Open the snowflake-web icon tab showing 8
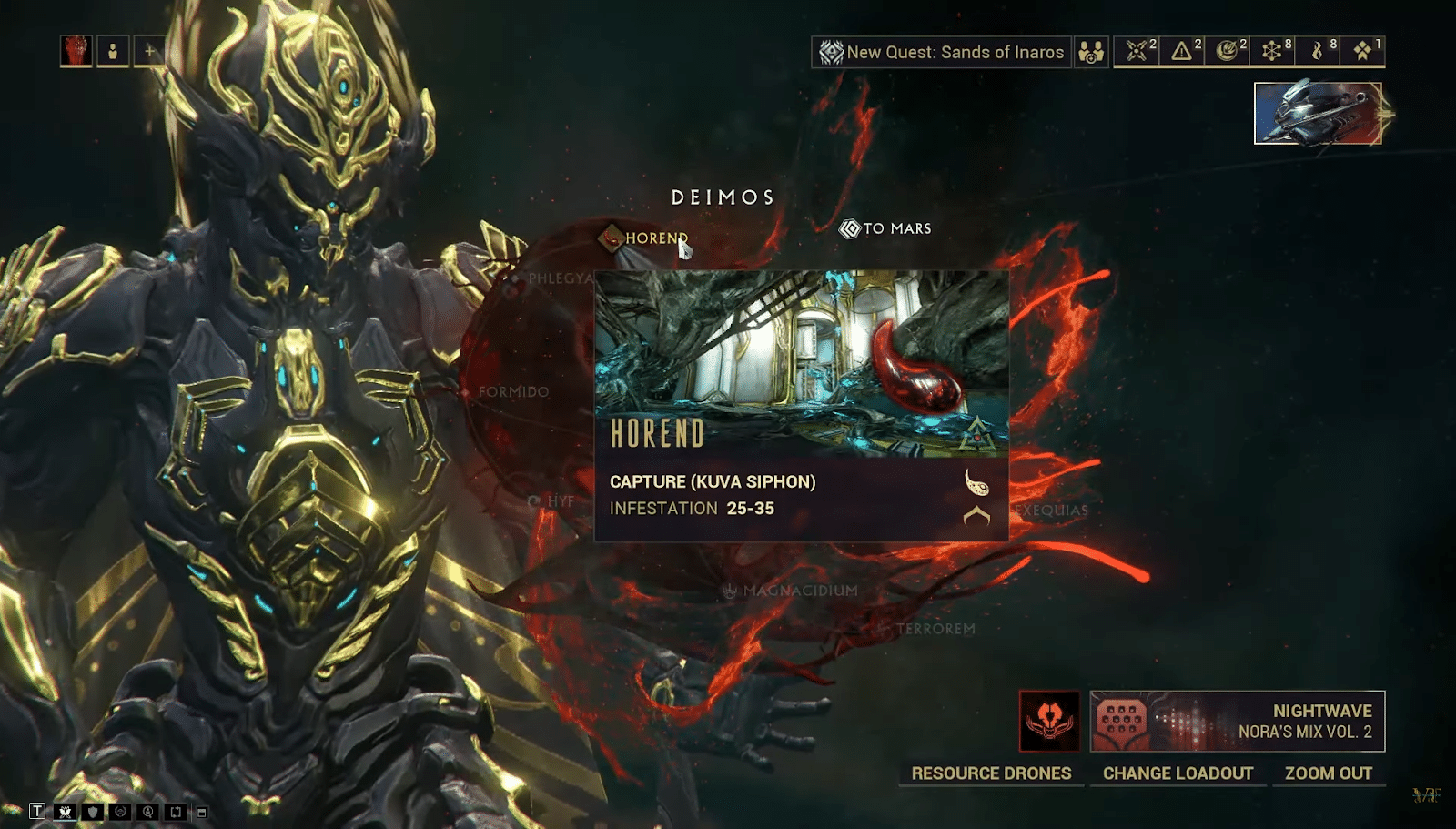 pyautogui.click(x=1272, y=51)
